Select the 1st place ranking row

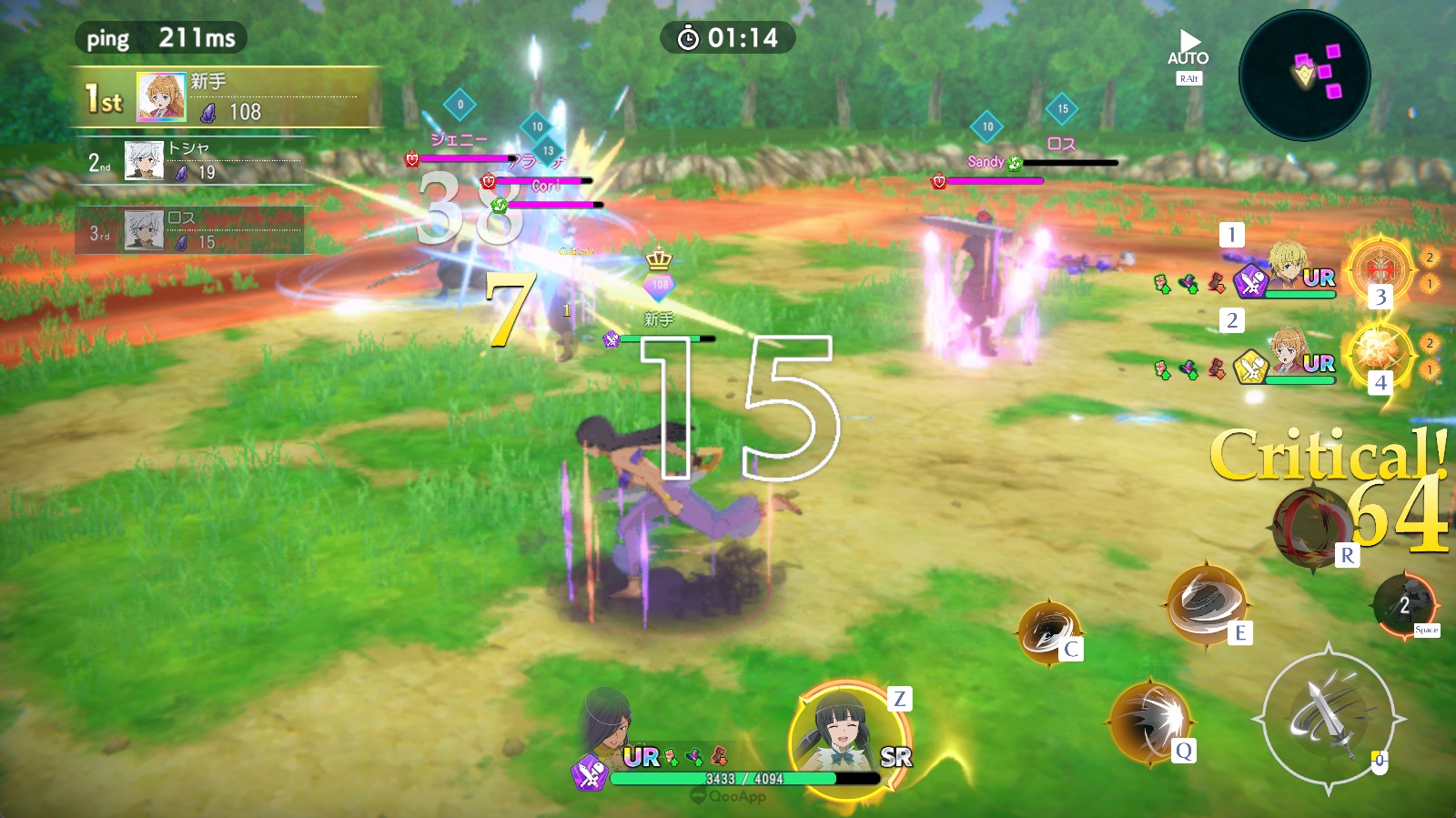[226, 97]
